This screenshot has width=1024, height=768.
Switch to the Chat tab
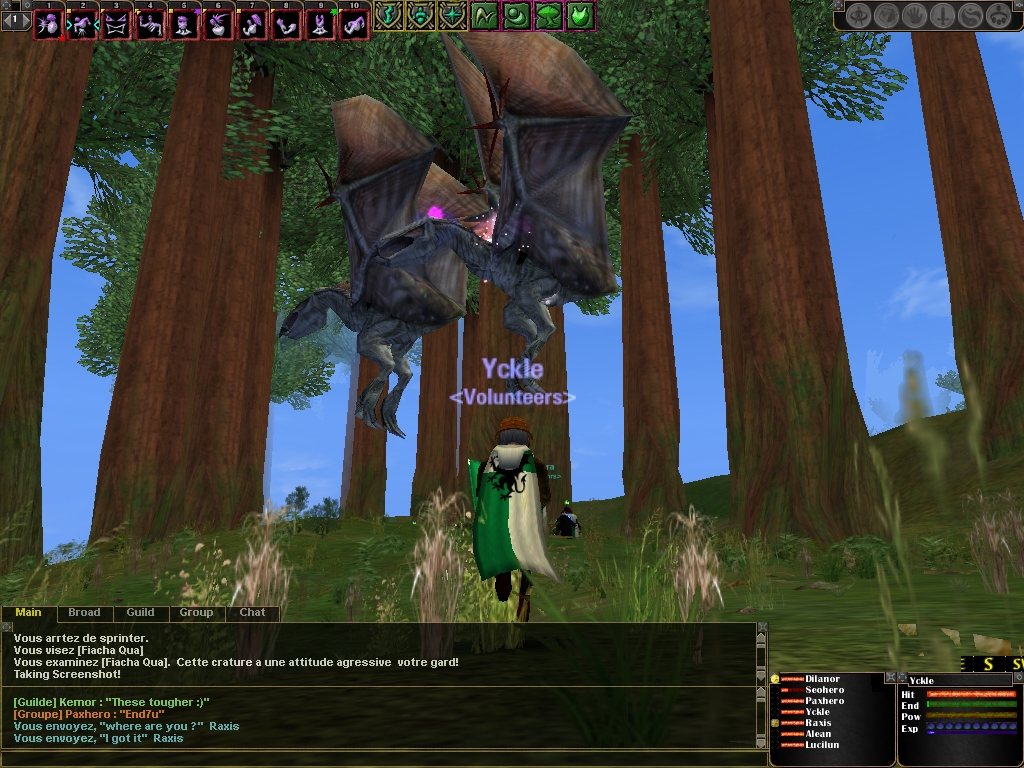coord(252,612)
